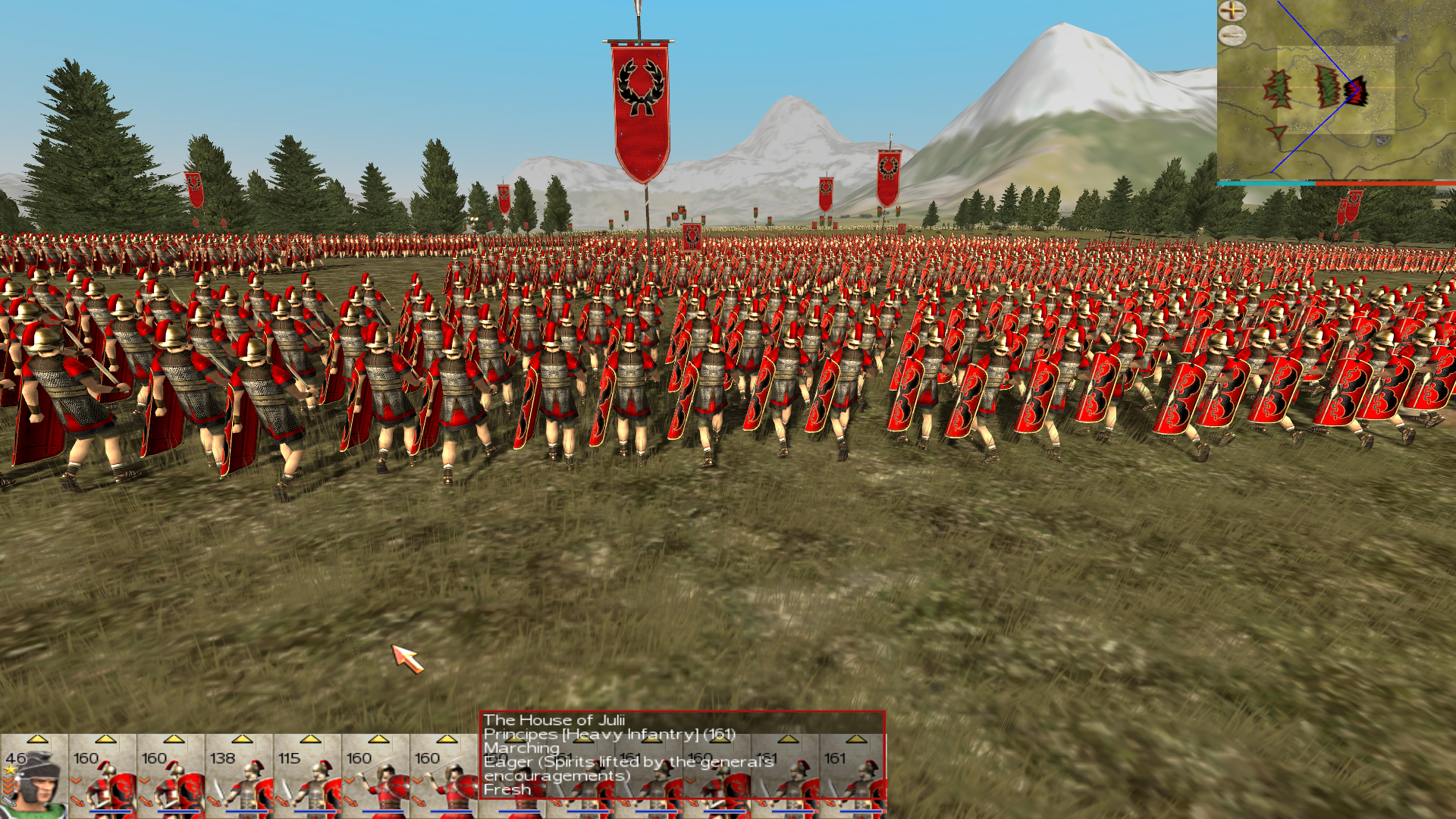Zoom out the minimap with the minus button
Screen dimensions: 1456x819
pos(1232,34)
